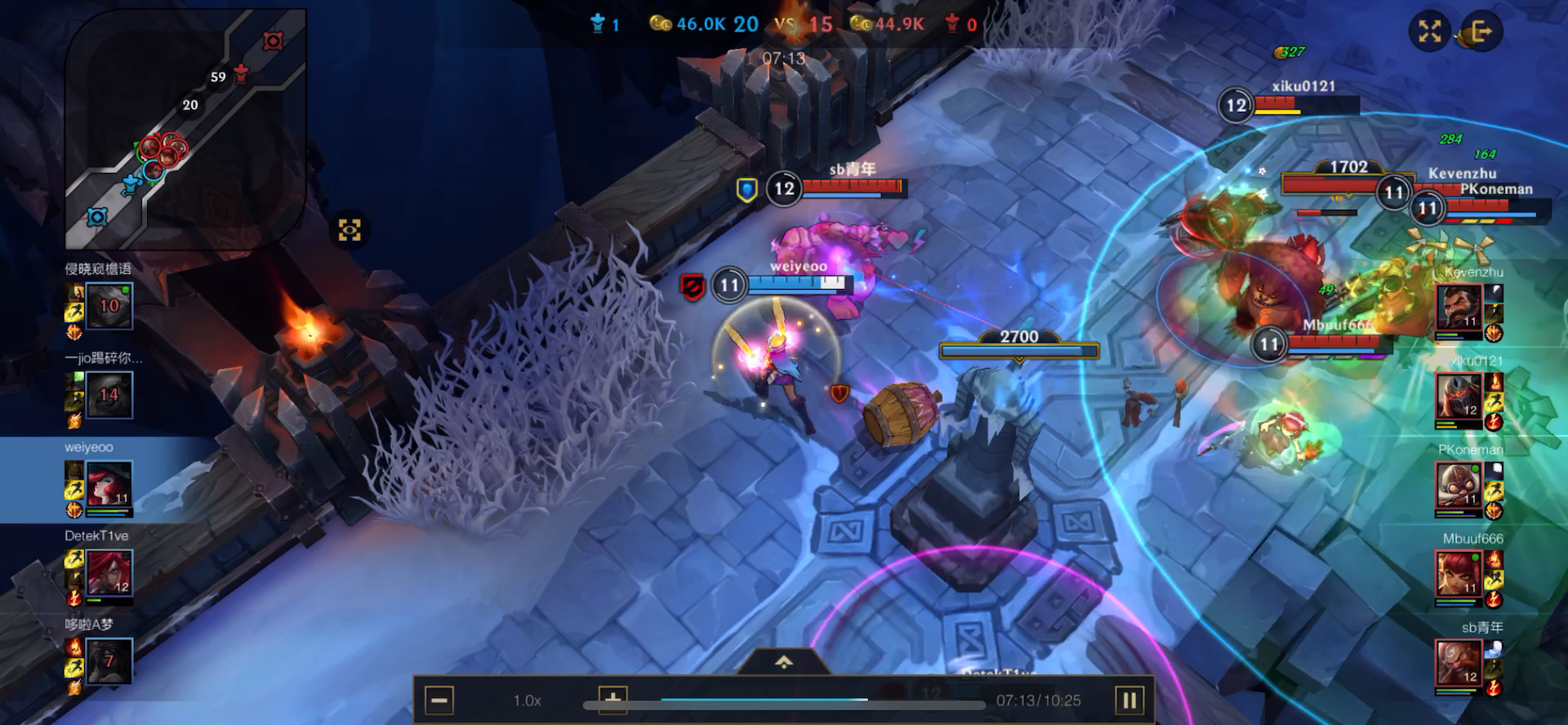Select the 哆啦A梦 player portrait
This screenshot has height=725, width=1568.
(x=109, y=661)
